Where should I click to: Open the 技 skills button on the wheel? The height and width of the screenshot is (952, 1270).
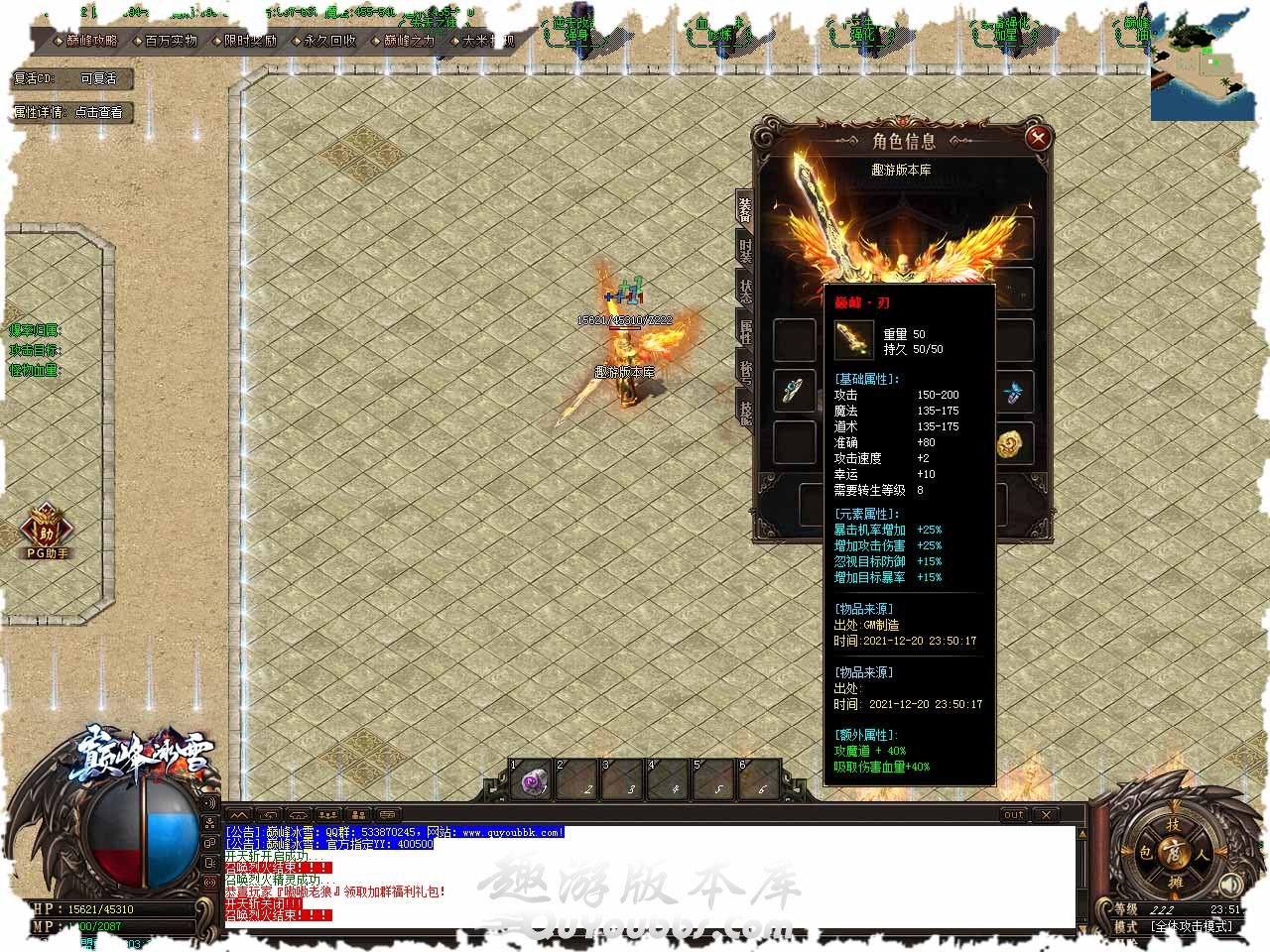pyautogui.click(x=1175, y=824)
